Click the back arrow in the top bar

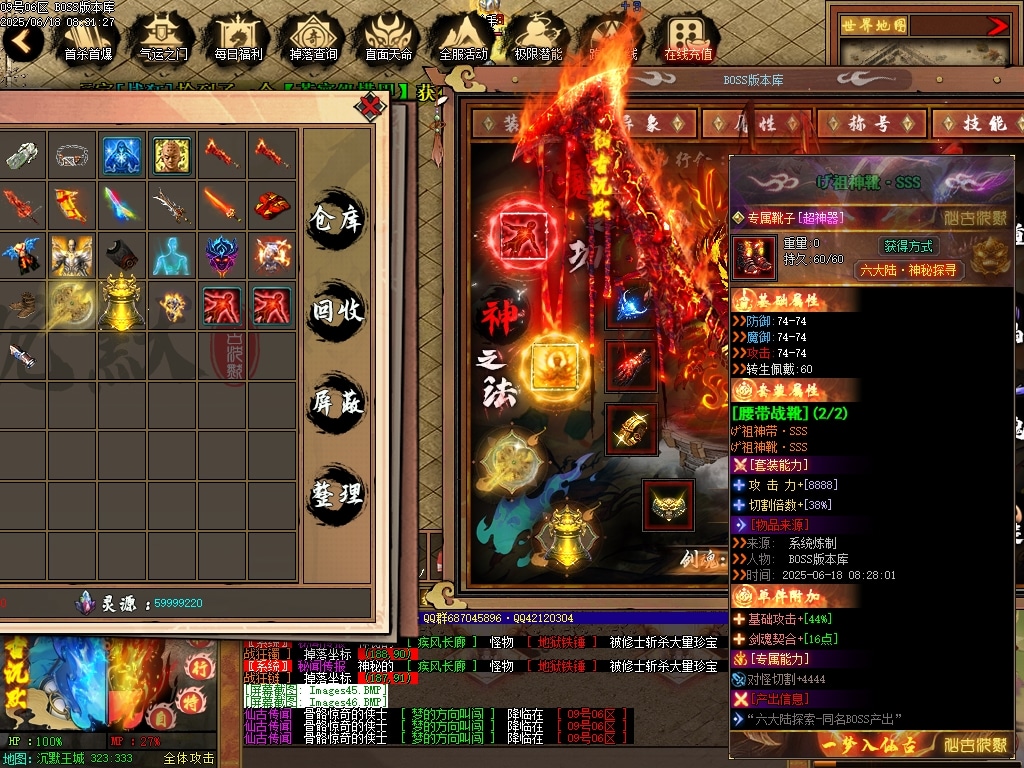[x=23, y=41]
